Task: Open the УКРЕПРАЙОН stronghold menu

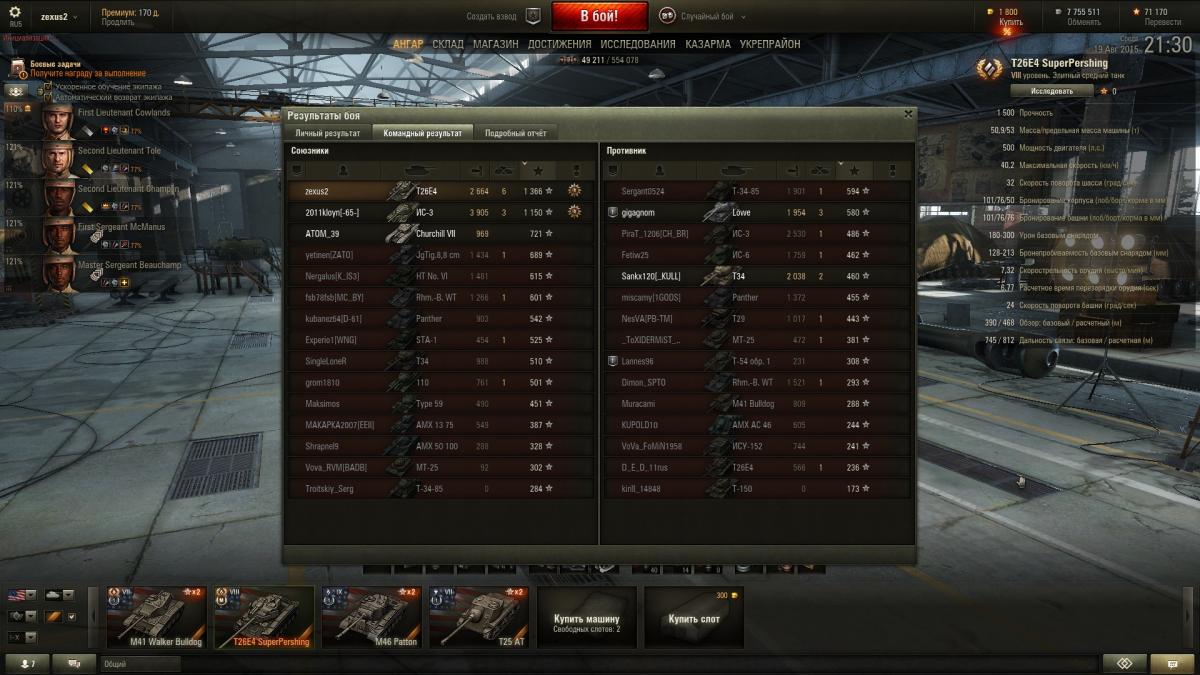Action: (x=769, y=44)
